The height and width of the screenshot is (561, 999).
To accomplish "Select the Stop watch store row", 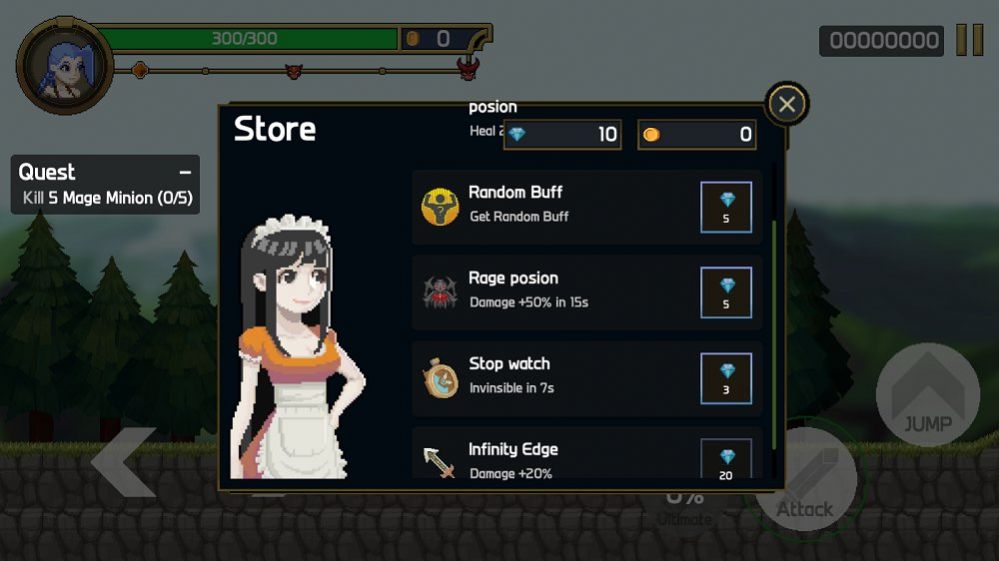I will pos(560,378).
